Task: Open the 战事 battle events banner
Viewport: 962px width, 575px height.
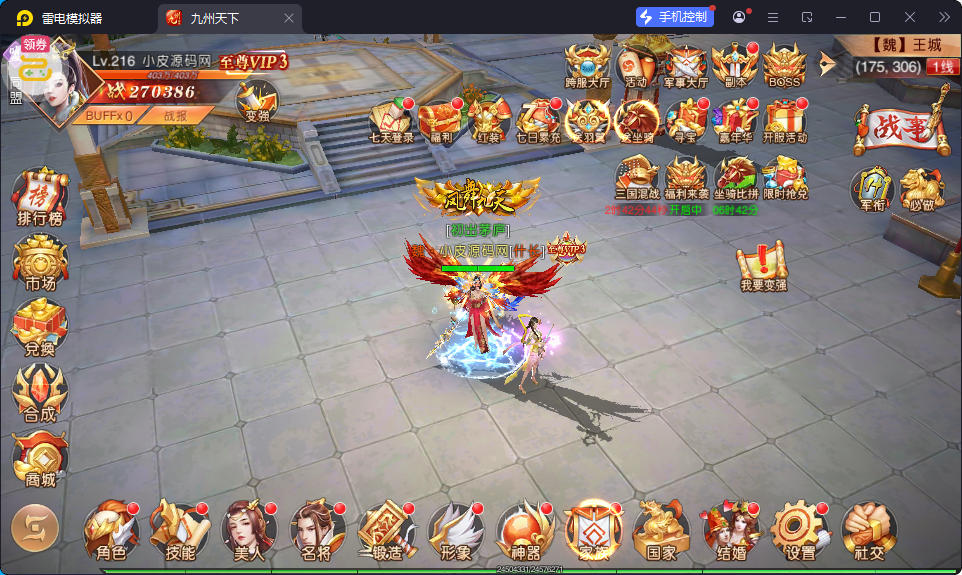Action: 900,127
